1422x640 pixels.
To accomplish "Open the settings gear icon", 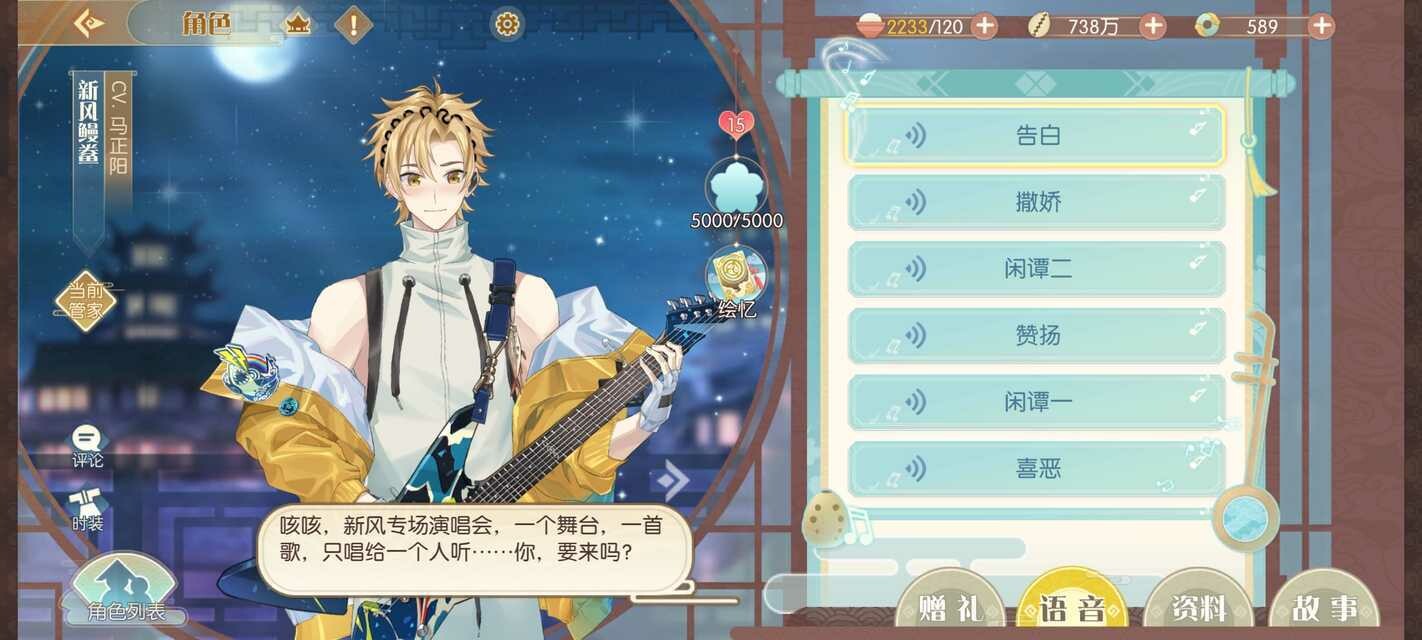I will click(x=507, y=24).
